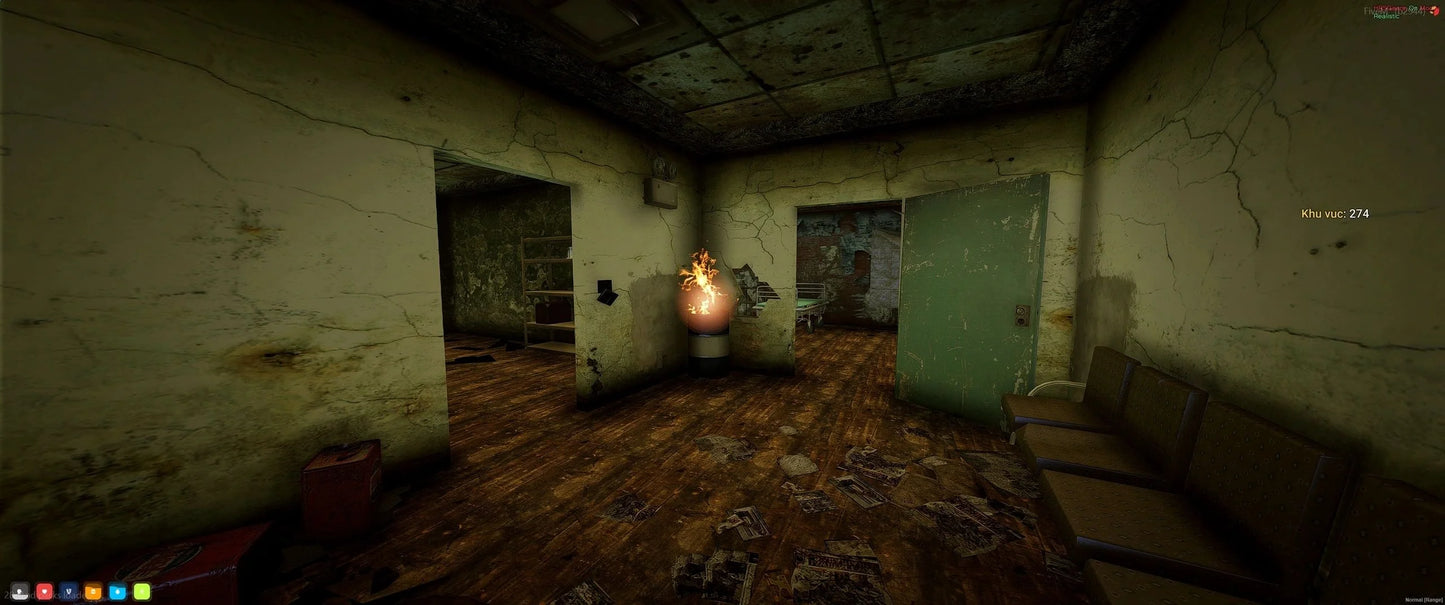Click the orange hunger status icon
The image size is (1445, 605).
[93, 591]
